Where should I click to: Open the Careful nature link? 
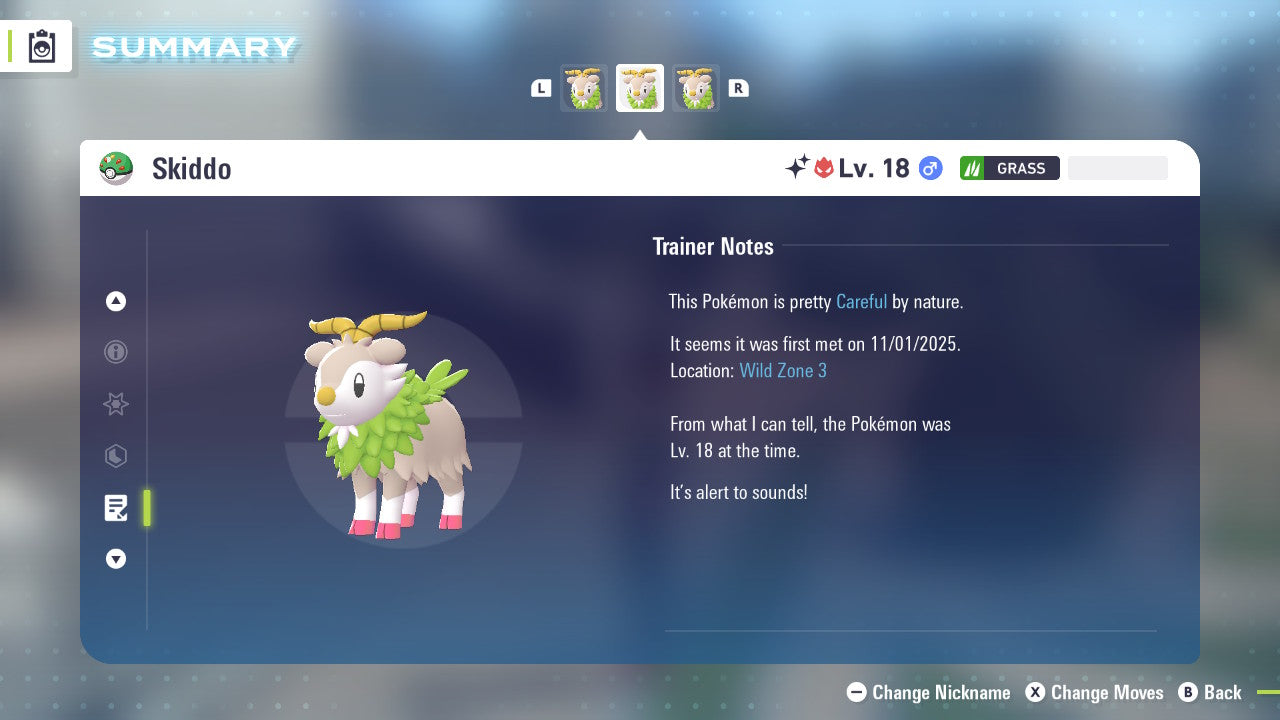tap(861, 301)
